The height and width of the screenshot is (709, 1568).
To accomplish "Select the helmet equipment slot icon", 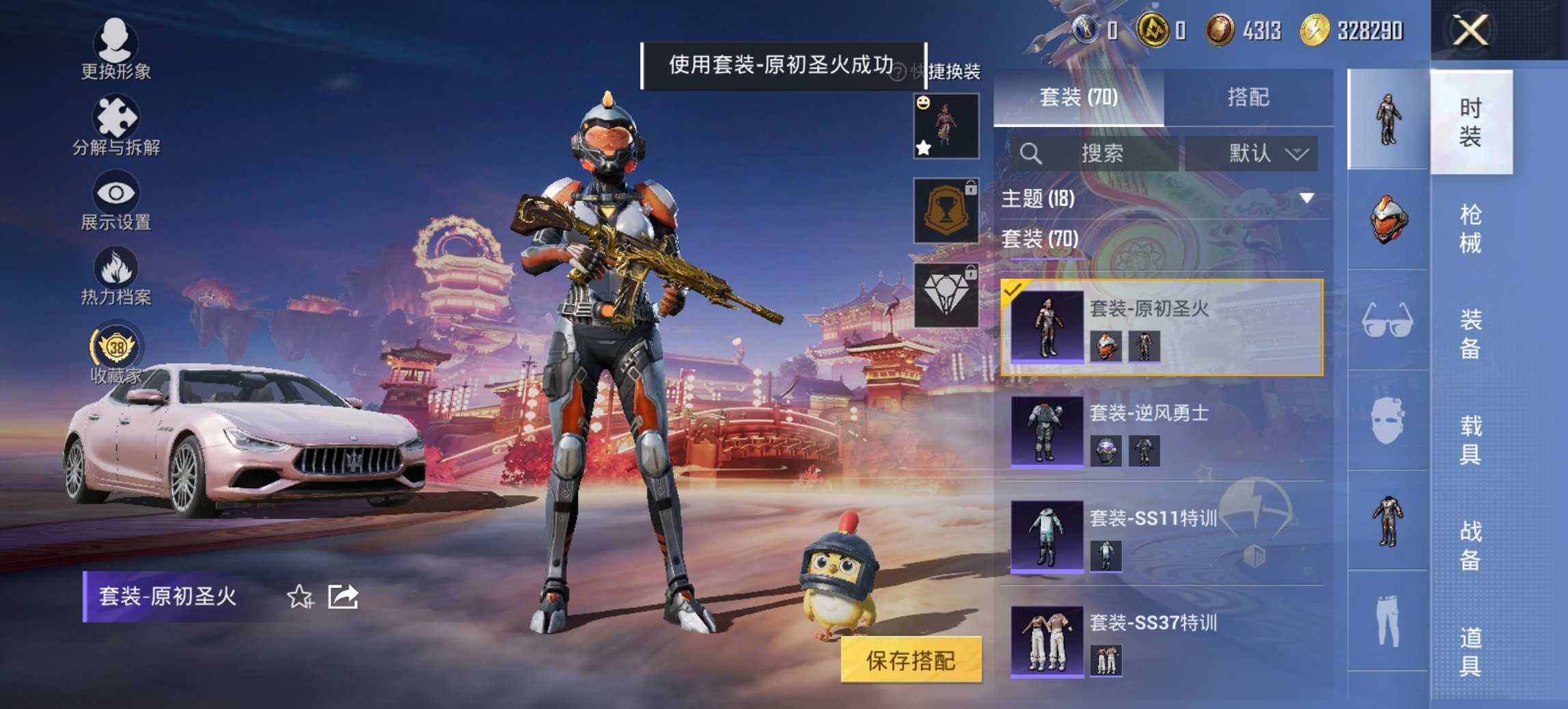I will [x=1388, y=219].
